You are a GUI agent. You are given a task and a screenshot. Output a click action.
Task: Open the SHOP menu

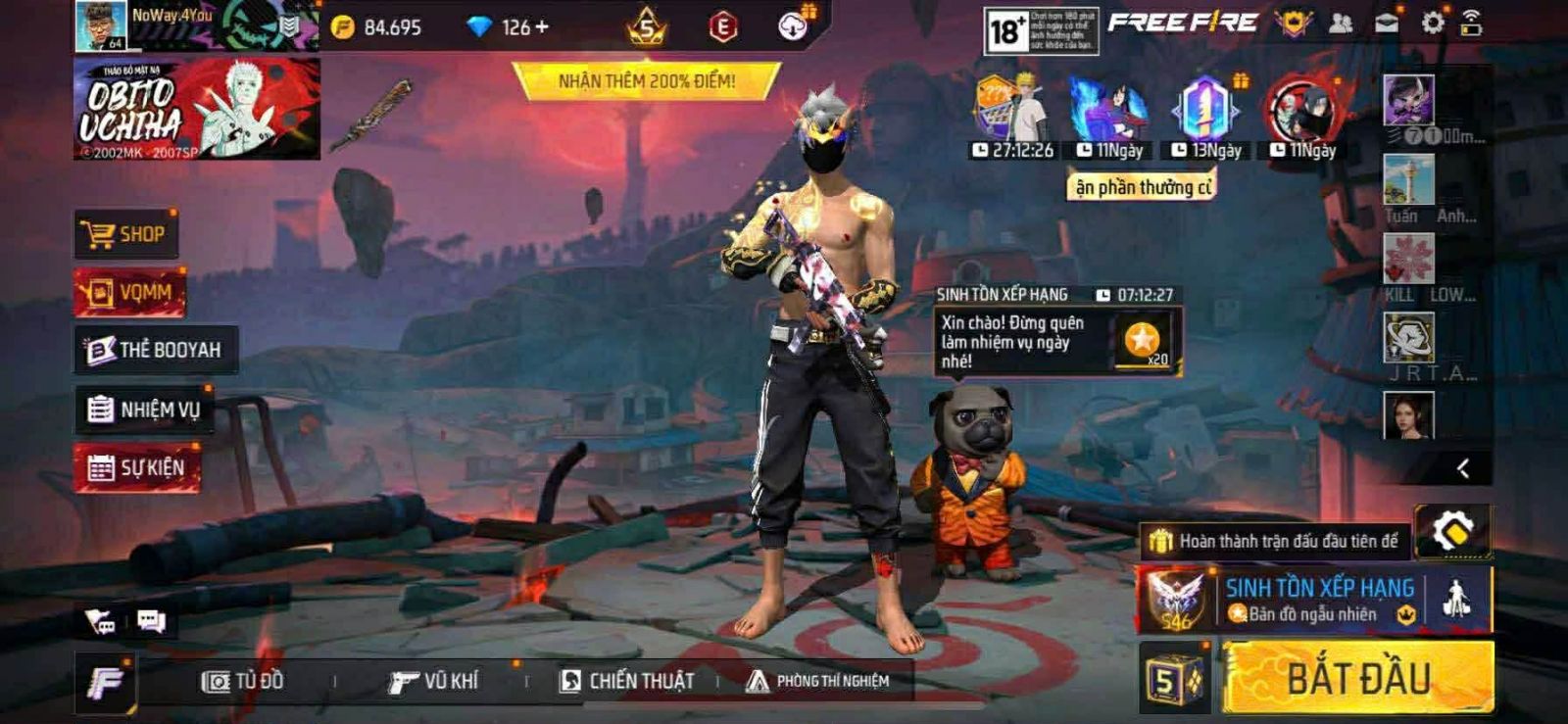(x=126, y=235)
